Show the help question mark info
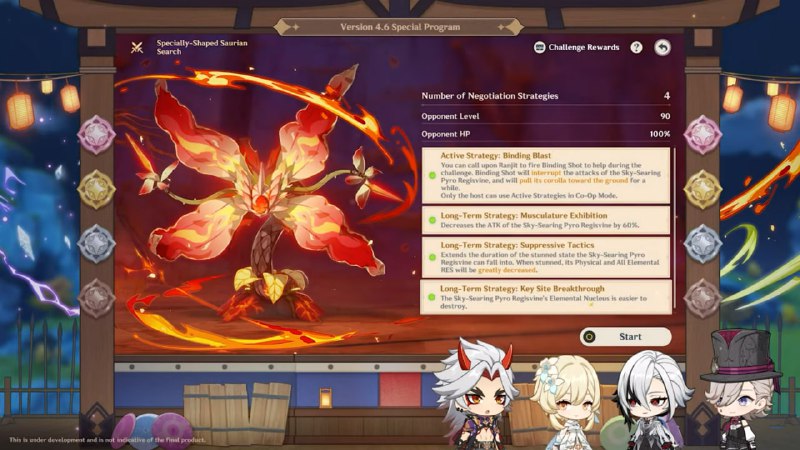The width and height of the screenshot is (800, 450). tap(636, 47)
